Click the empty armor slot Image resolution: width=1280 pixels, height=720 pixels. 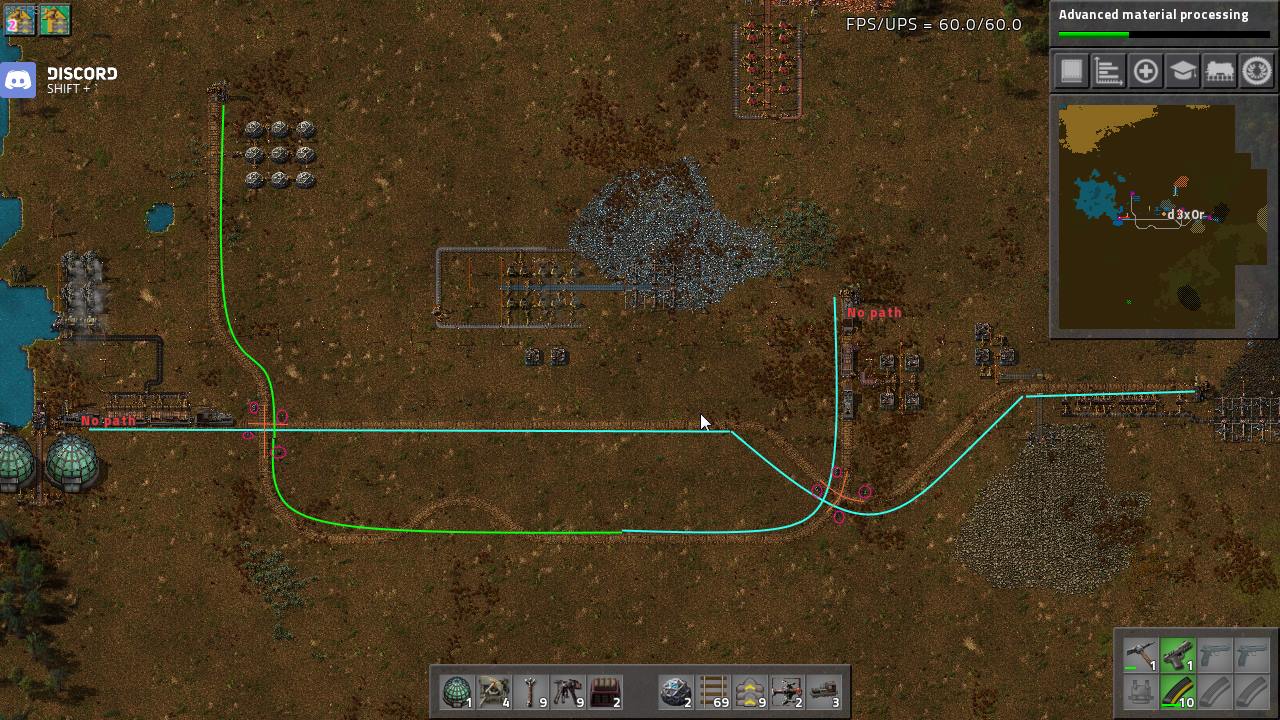point(1140,693)
